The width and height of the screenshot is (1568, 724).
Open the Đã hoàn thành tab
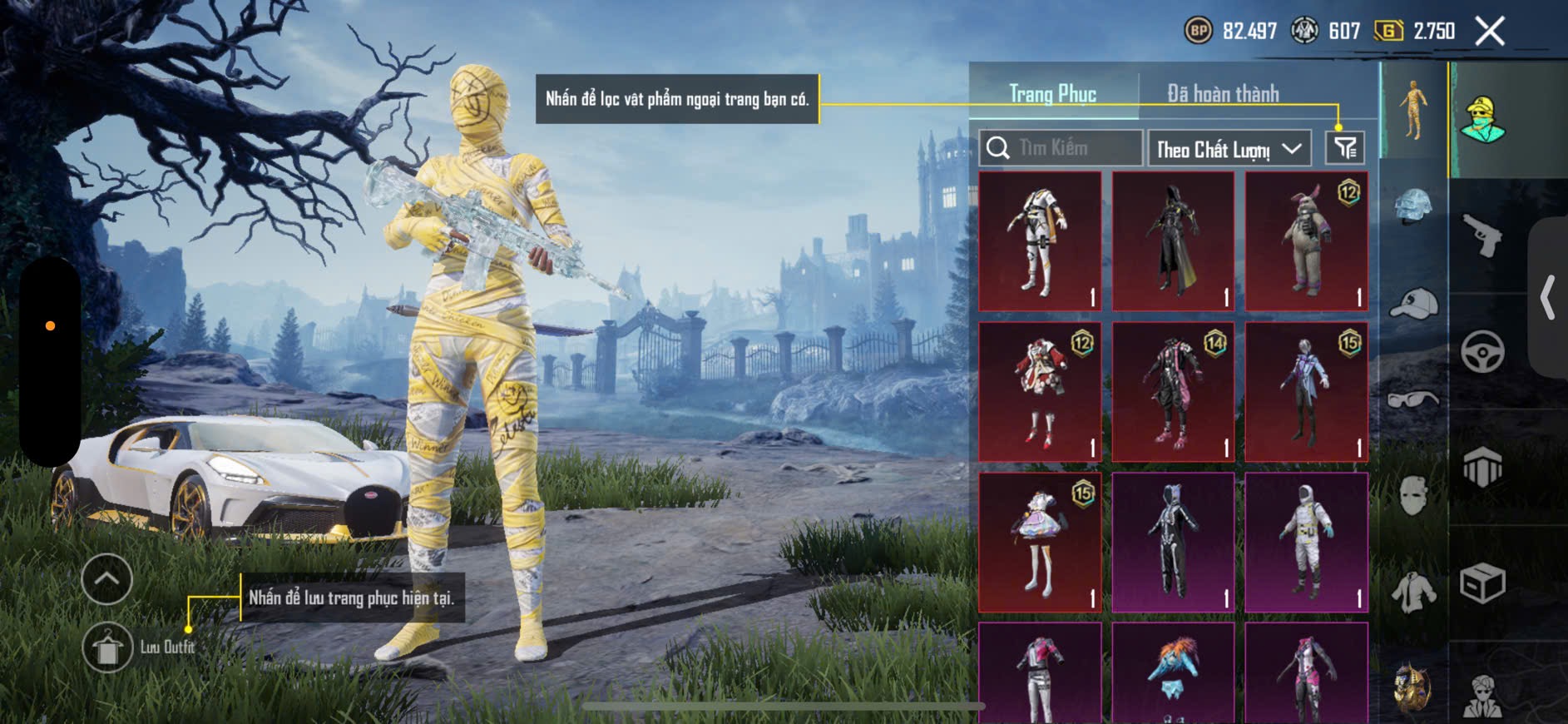(x=1223, y=93)
